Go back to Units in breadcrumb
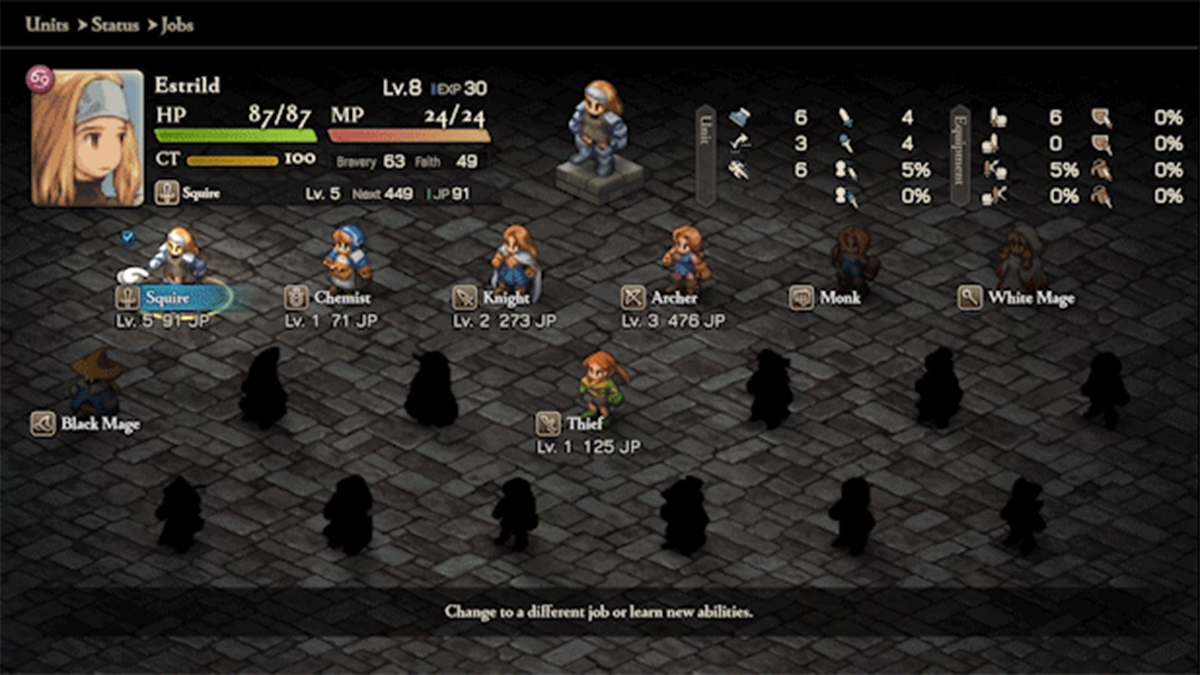The image size is (1200, 675). point(47,24)
